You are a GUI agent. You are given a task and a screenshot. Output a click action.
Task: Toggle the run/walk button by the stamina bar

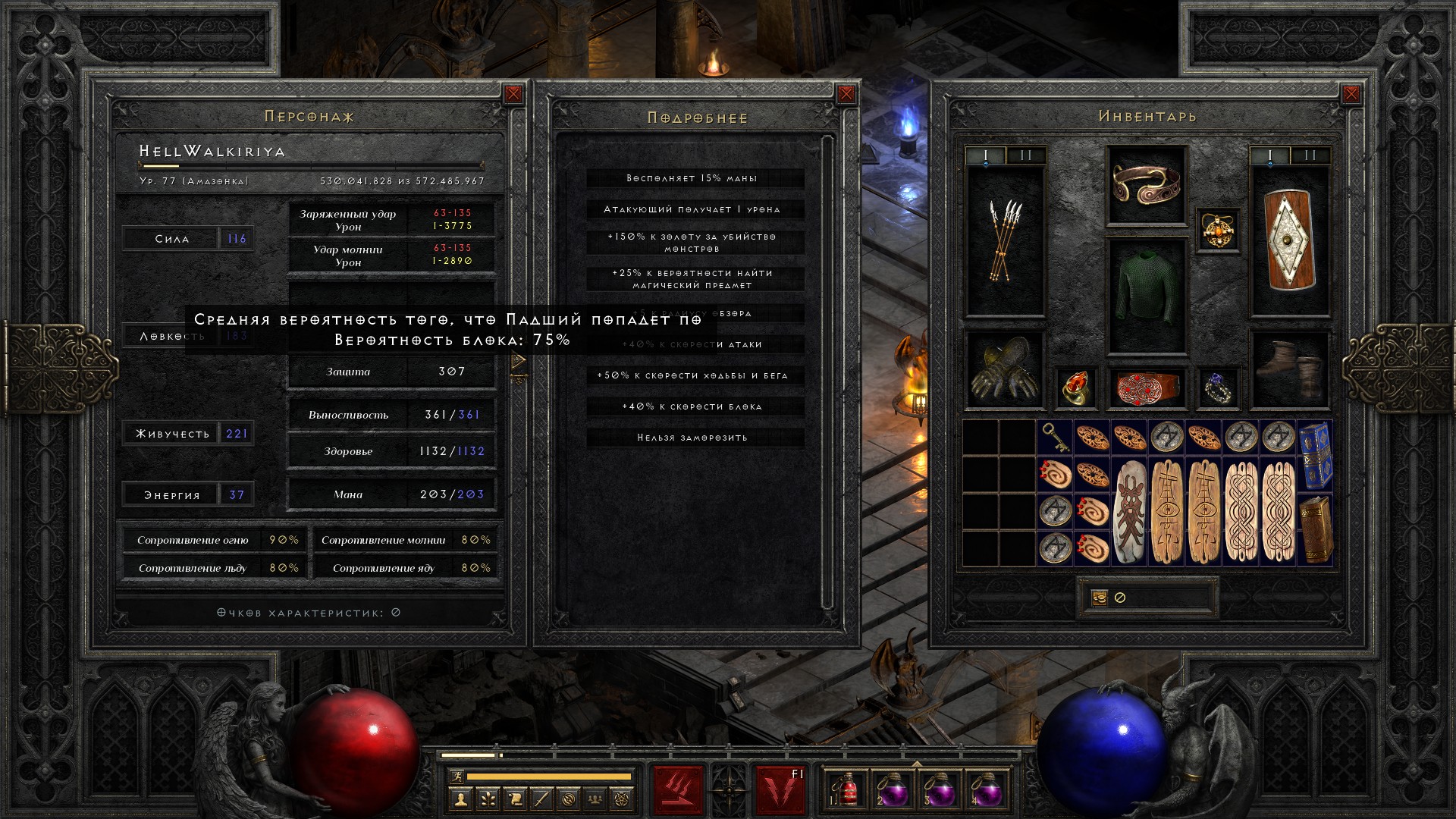coord(456,776)
